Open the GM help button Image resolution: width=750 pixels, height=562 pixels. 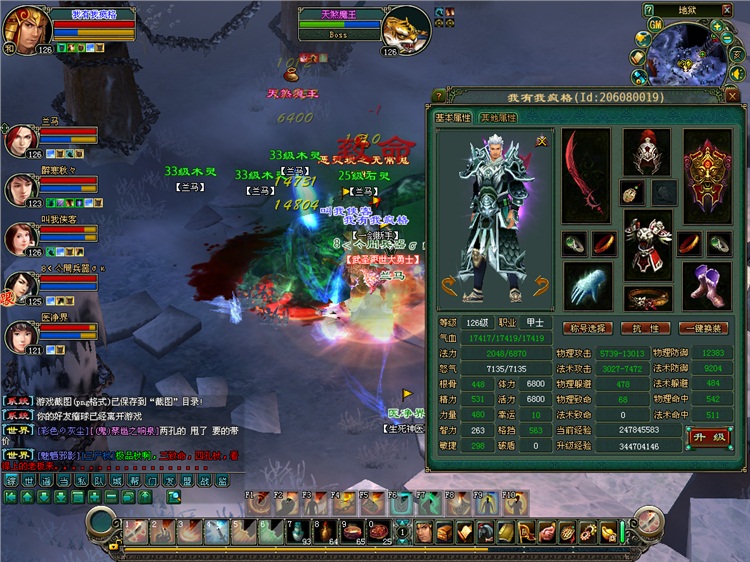(657, 22)
